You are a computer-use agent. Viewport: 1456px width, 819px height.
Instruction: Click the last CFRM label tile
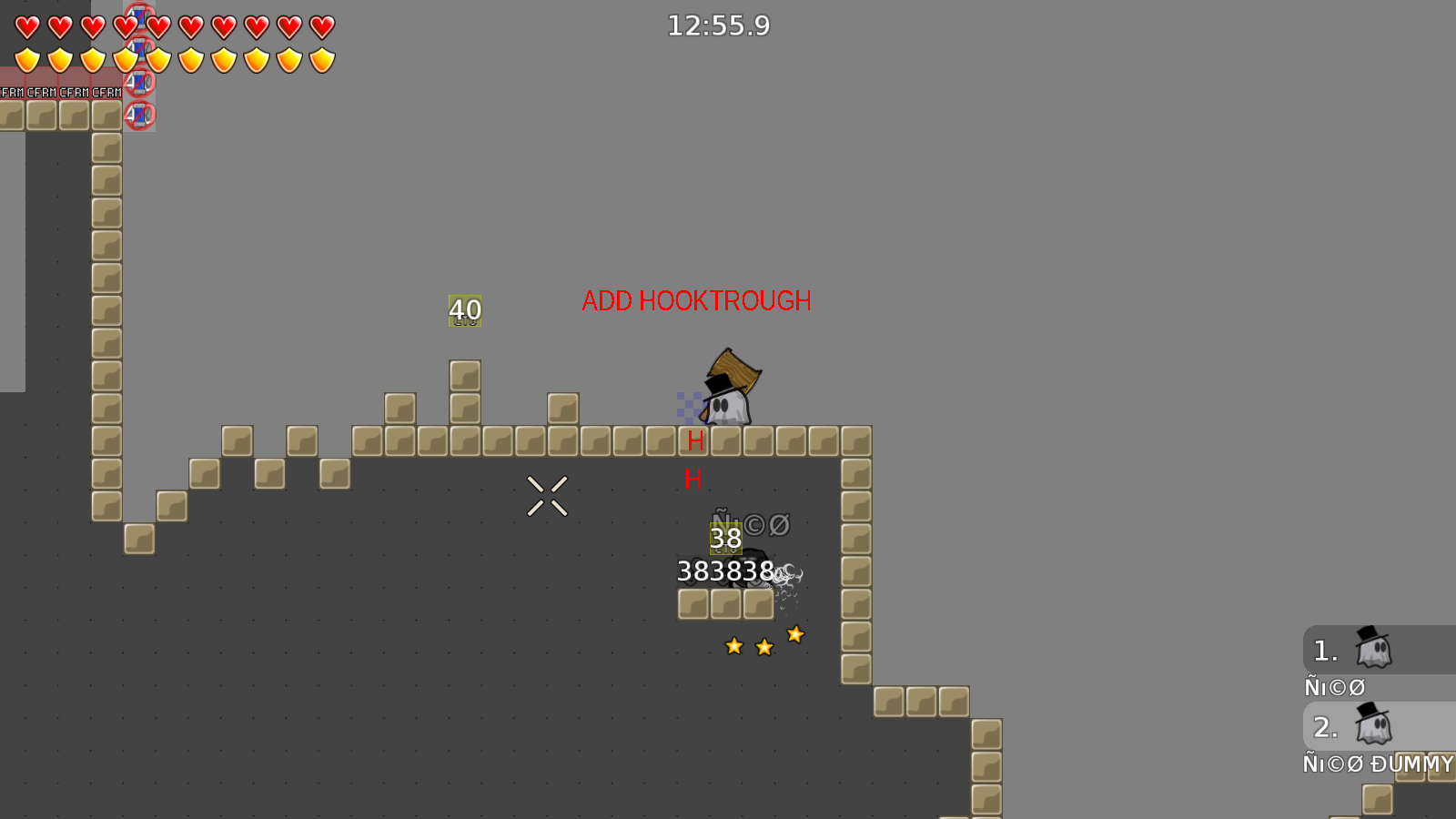[x=105, y=91]
